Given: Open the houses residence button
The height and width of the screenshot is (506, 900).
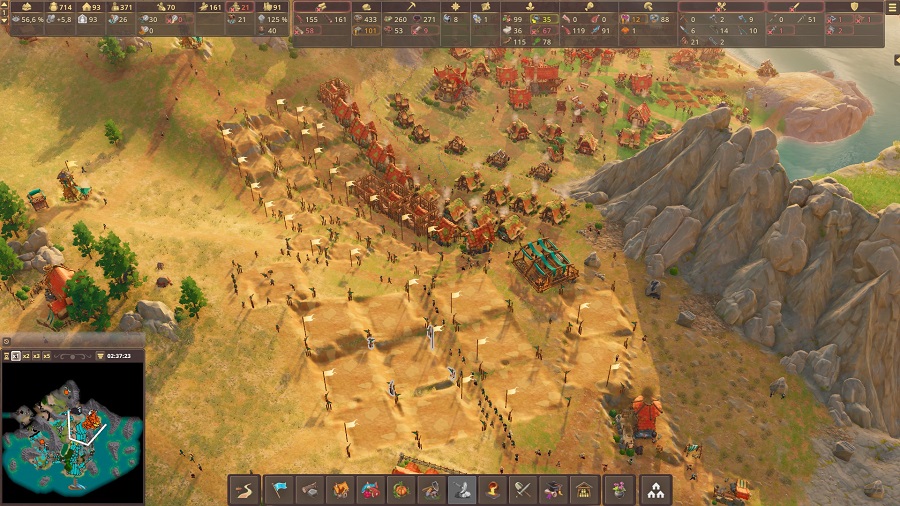Looking at the screenshot, I should [656, 490].
